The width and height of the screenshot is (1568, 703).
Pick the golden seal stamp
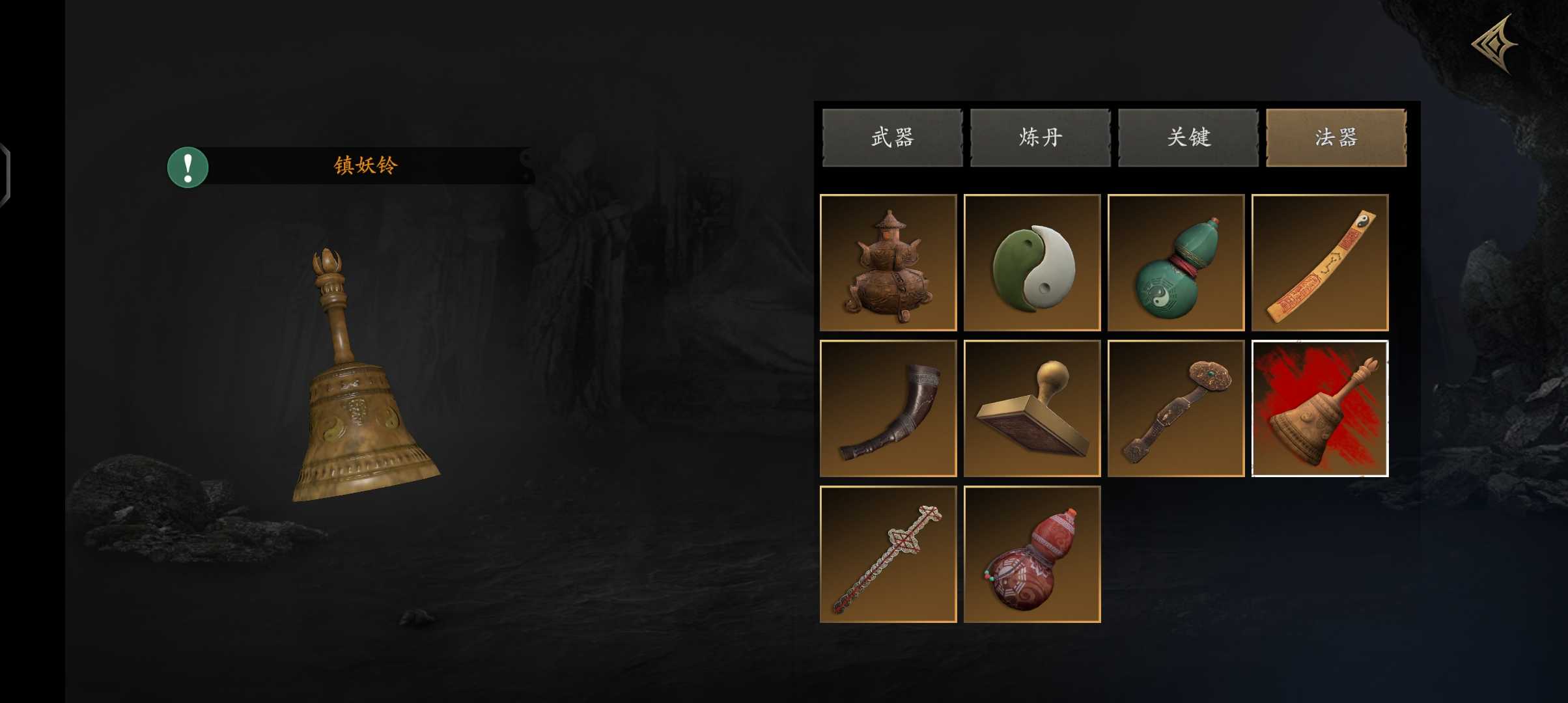(x=1032, y=408)
